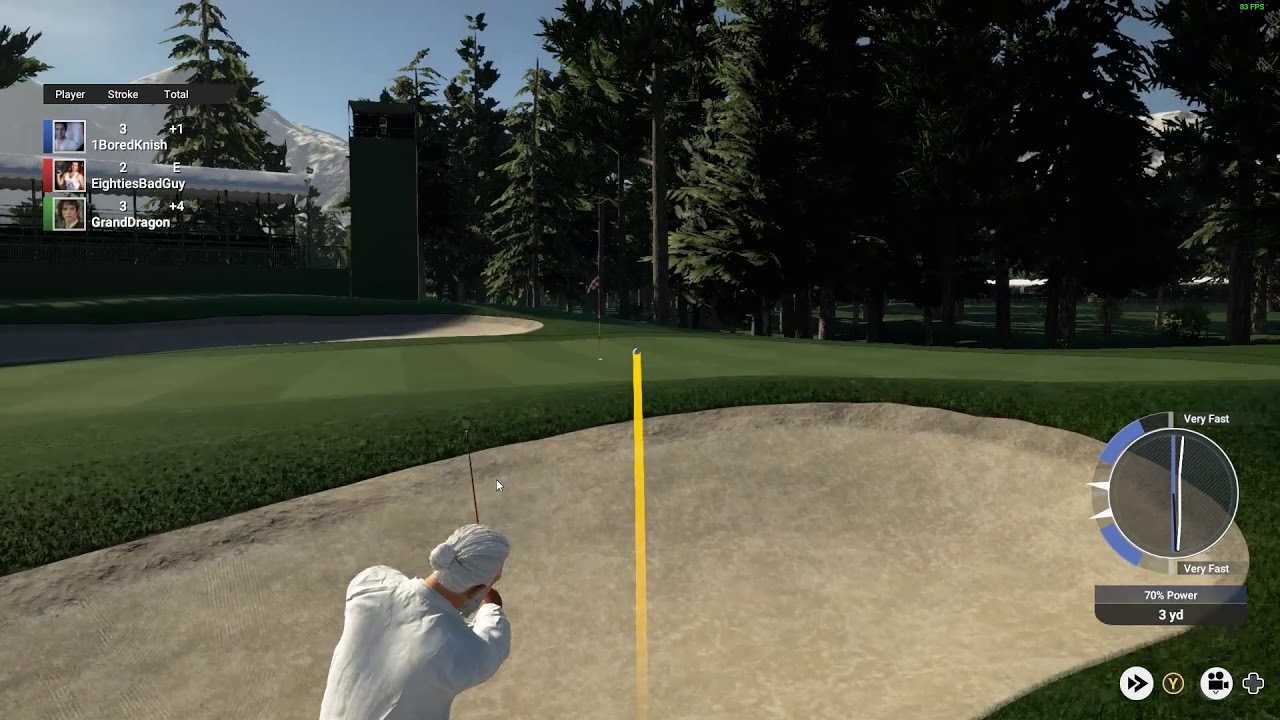Click the fast-forward double-arrow button
The width and height of the screenshot is (1280, 720).
coord(1136,683)
